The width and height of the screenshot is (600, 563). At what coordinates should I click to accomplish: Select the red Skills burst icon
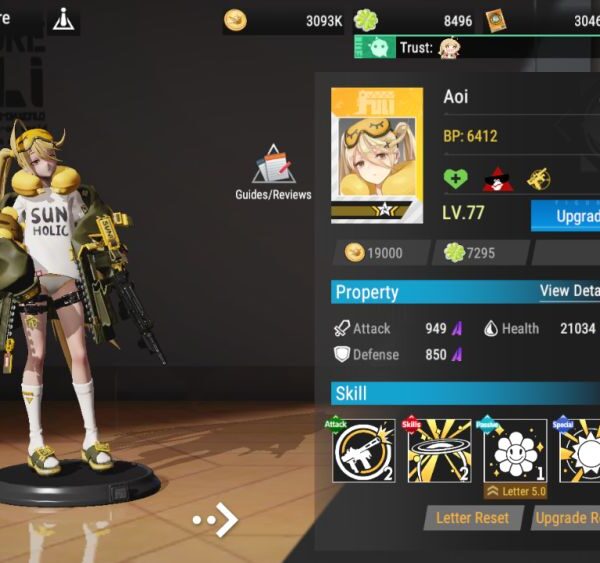point(439,450)
